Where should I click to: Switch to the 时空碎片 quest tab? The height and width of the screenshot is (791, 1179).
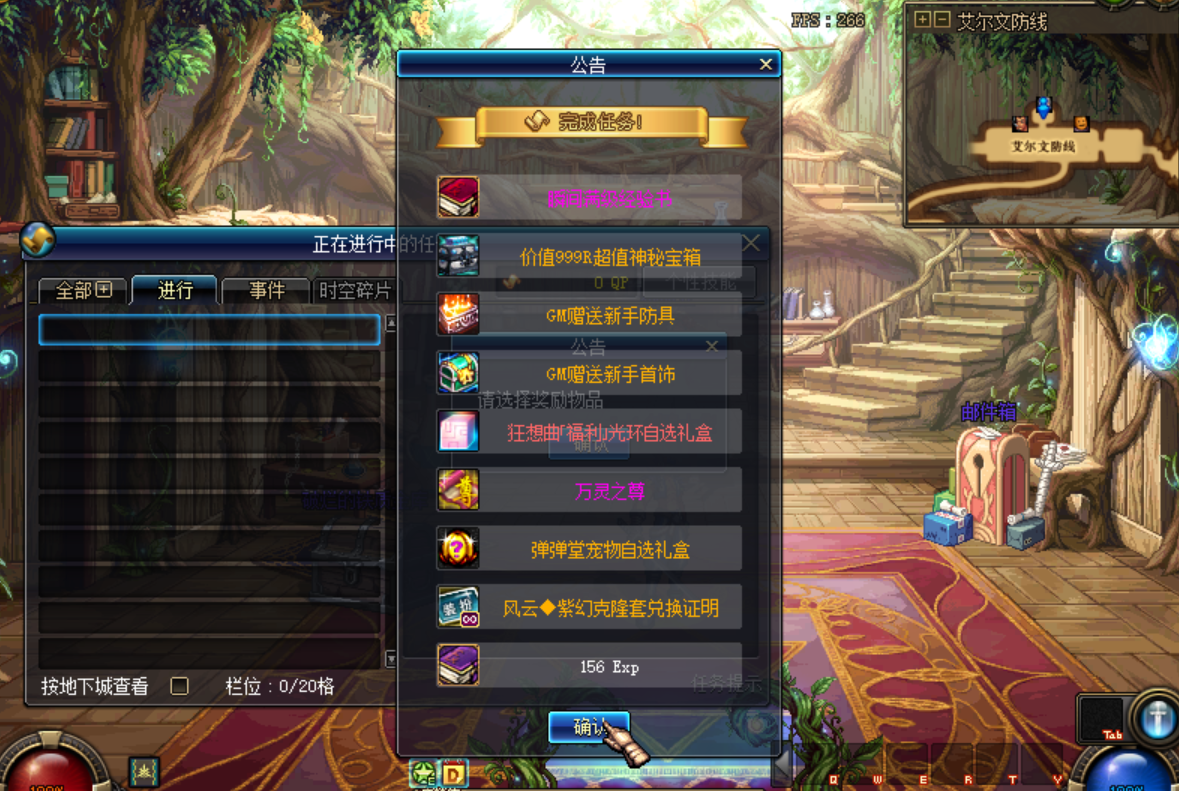click(x=354, y=291)
